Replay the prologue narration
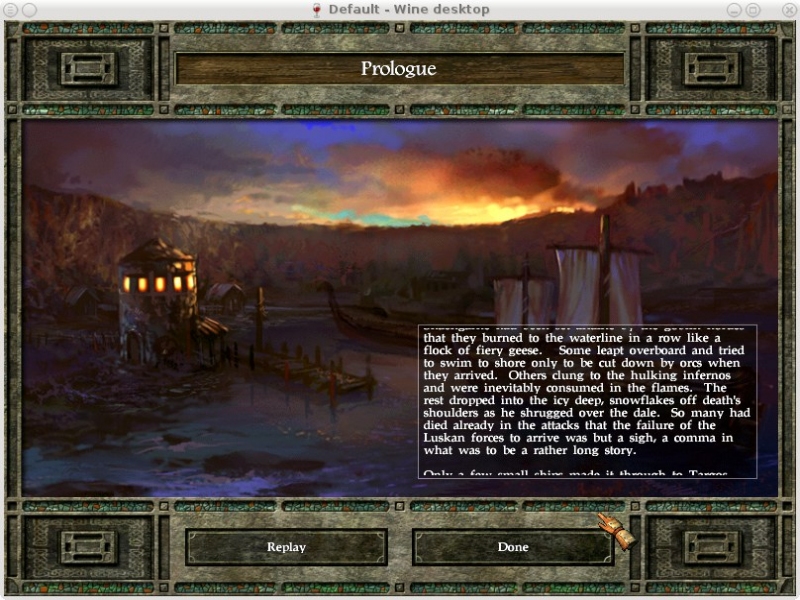The height and width of the screenshot is (600, 800). tap(286, 547)
